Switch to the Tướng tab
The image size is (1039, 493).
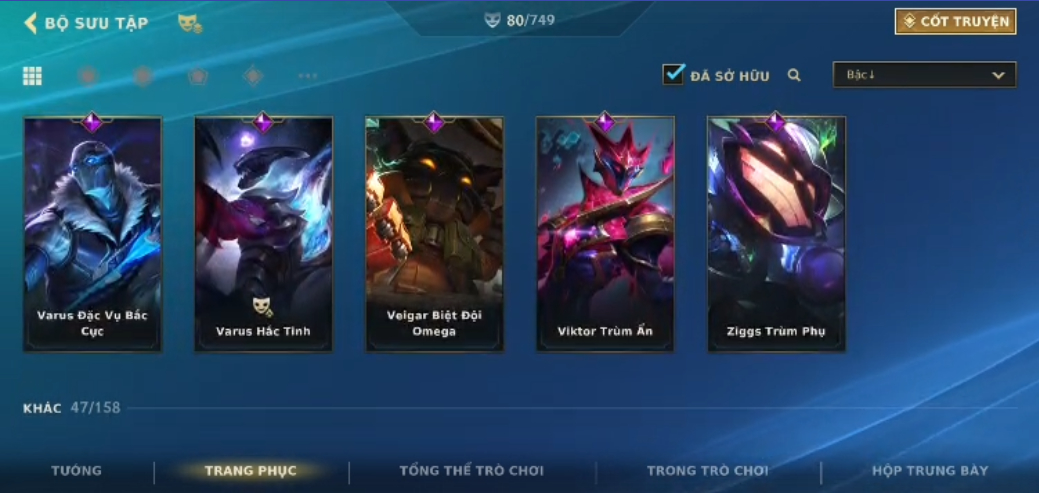tap(77, 470)
